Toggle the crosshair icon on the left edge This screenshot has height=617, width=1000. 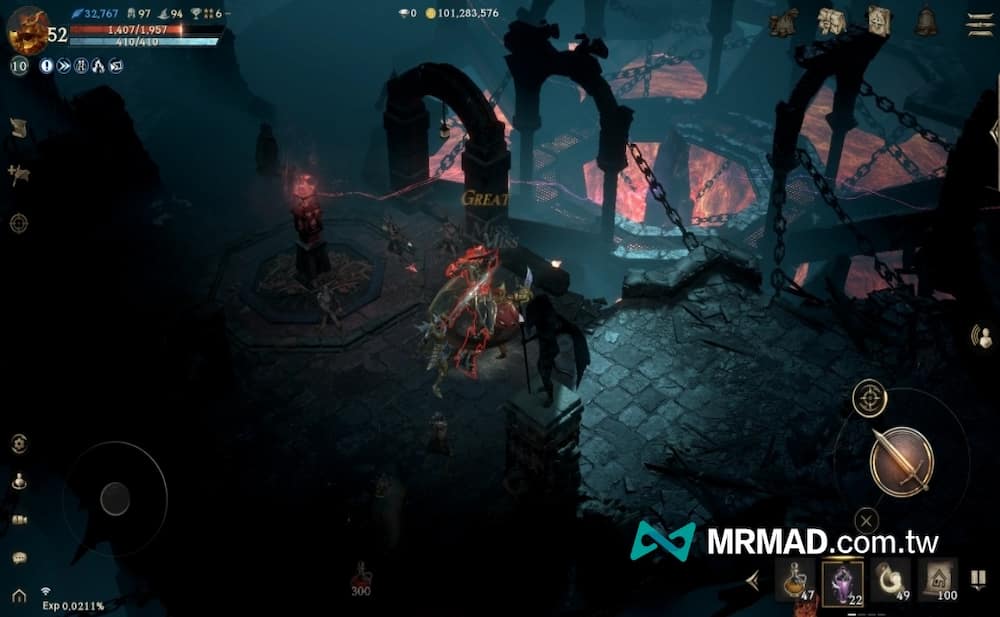tap(19, 223)
